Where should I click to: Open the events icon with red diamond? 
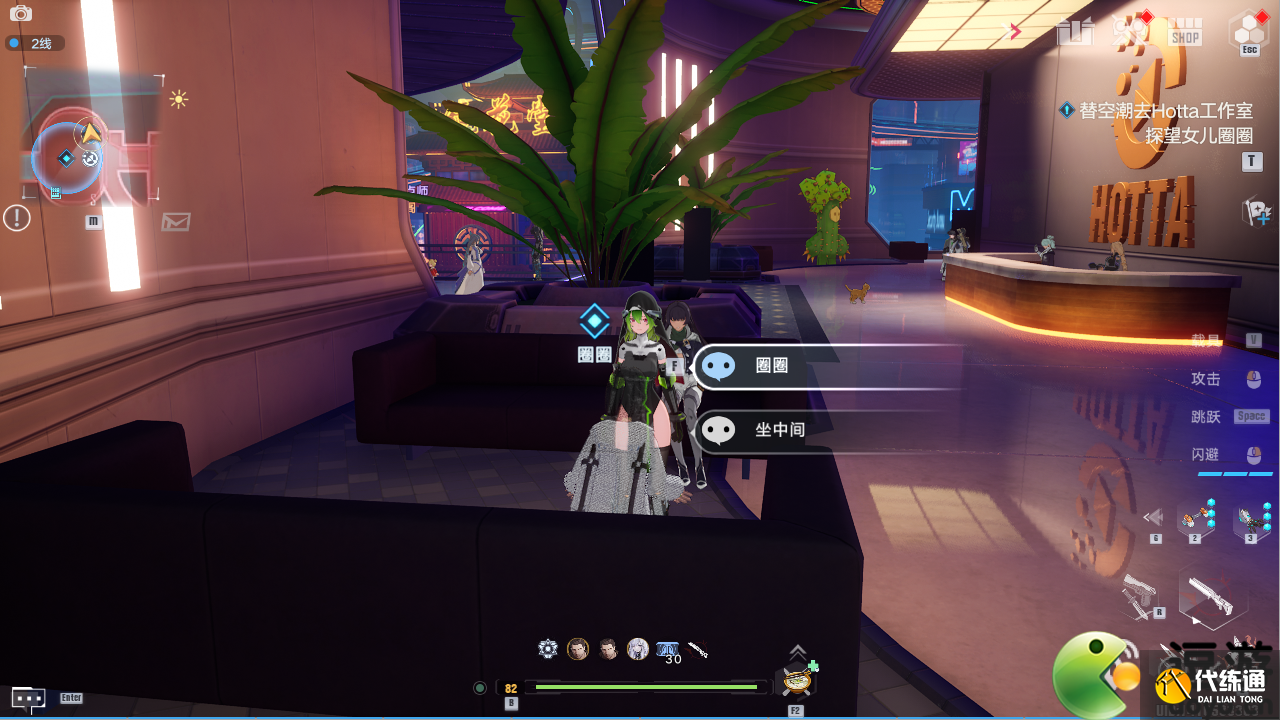coord(1130,31)
